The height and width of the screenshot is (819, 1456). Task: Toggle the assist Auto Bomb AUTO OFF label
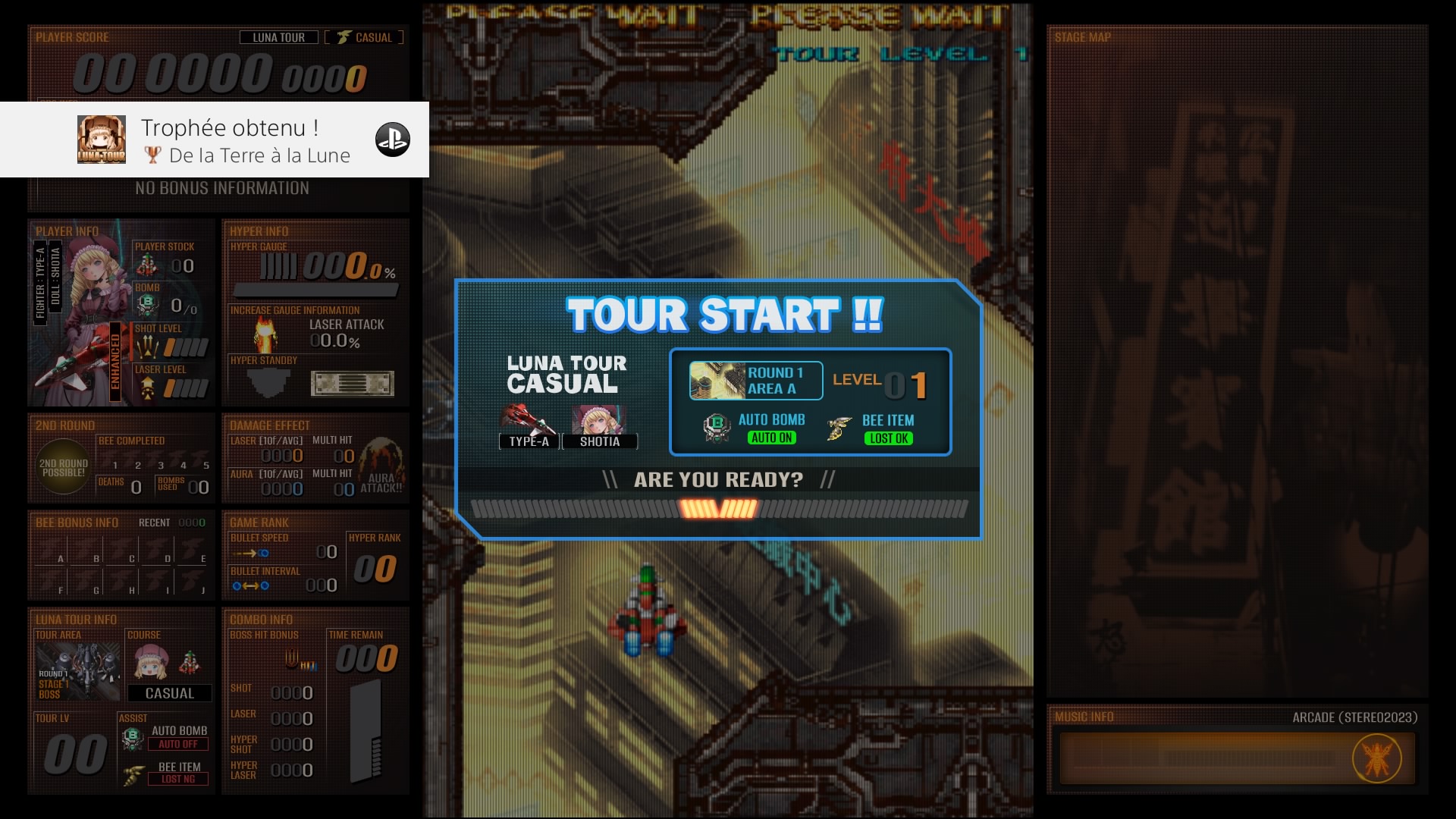(178, 745)
